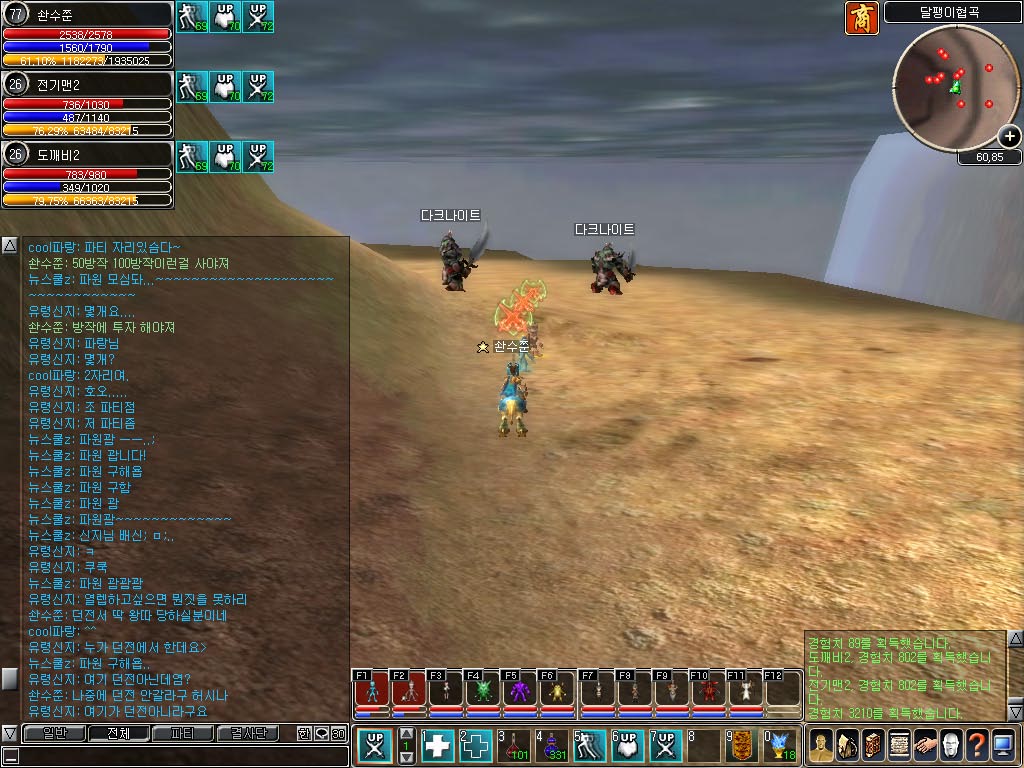Select the F1 party member portrait
The width and height of the screenshot is (1024, 768).
371,690
